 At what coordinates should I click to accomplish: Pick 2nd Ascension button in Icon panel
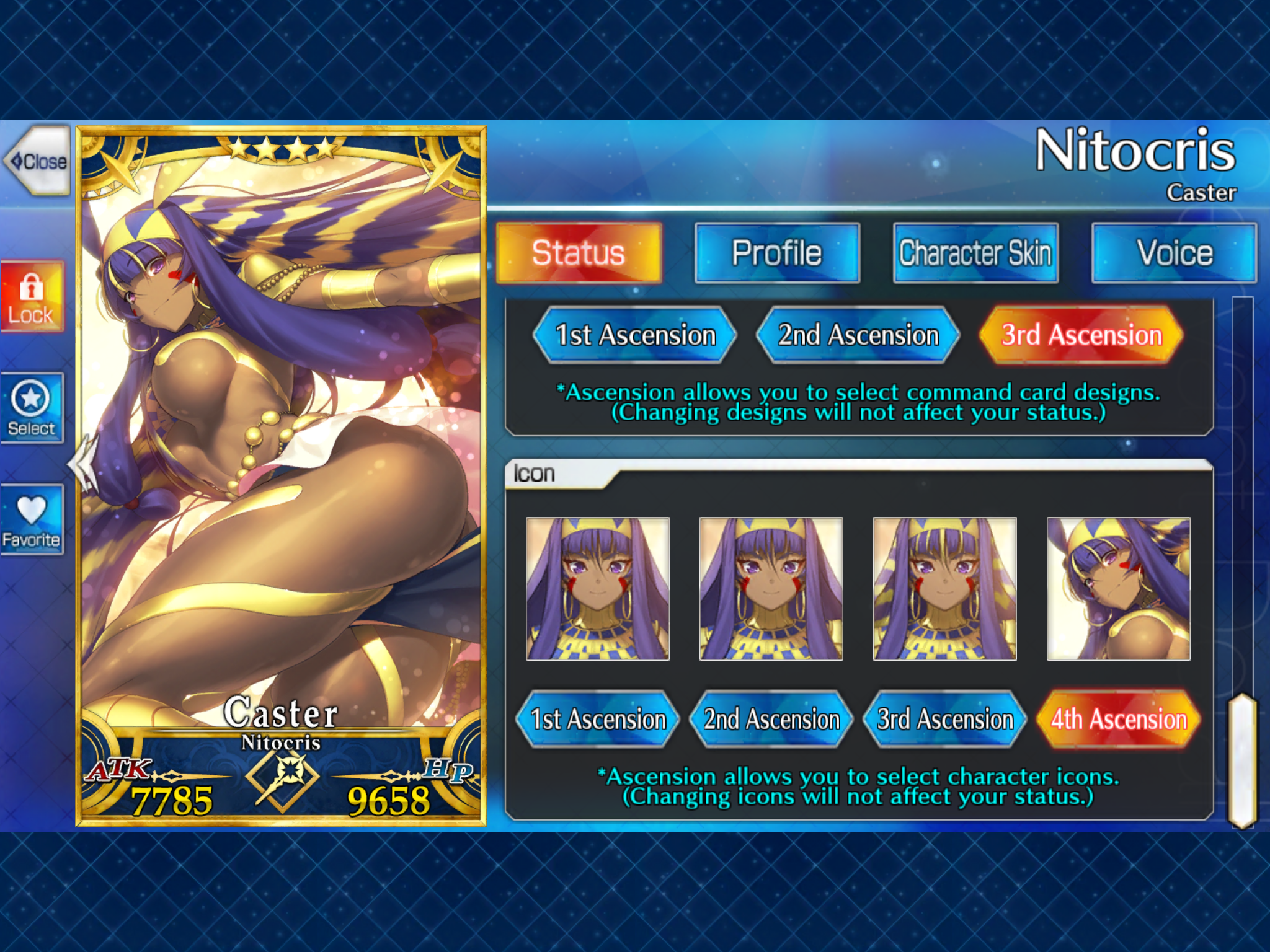tap(771, 719)
